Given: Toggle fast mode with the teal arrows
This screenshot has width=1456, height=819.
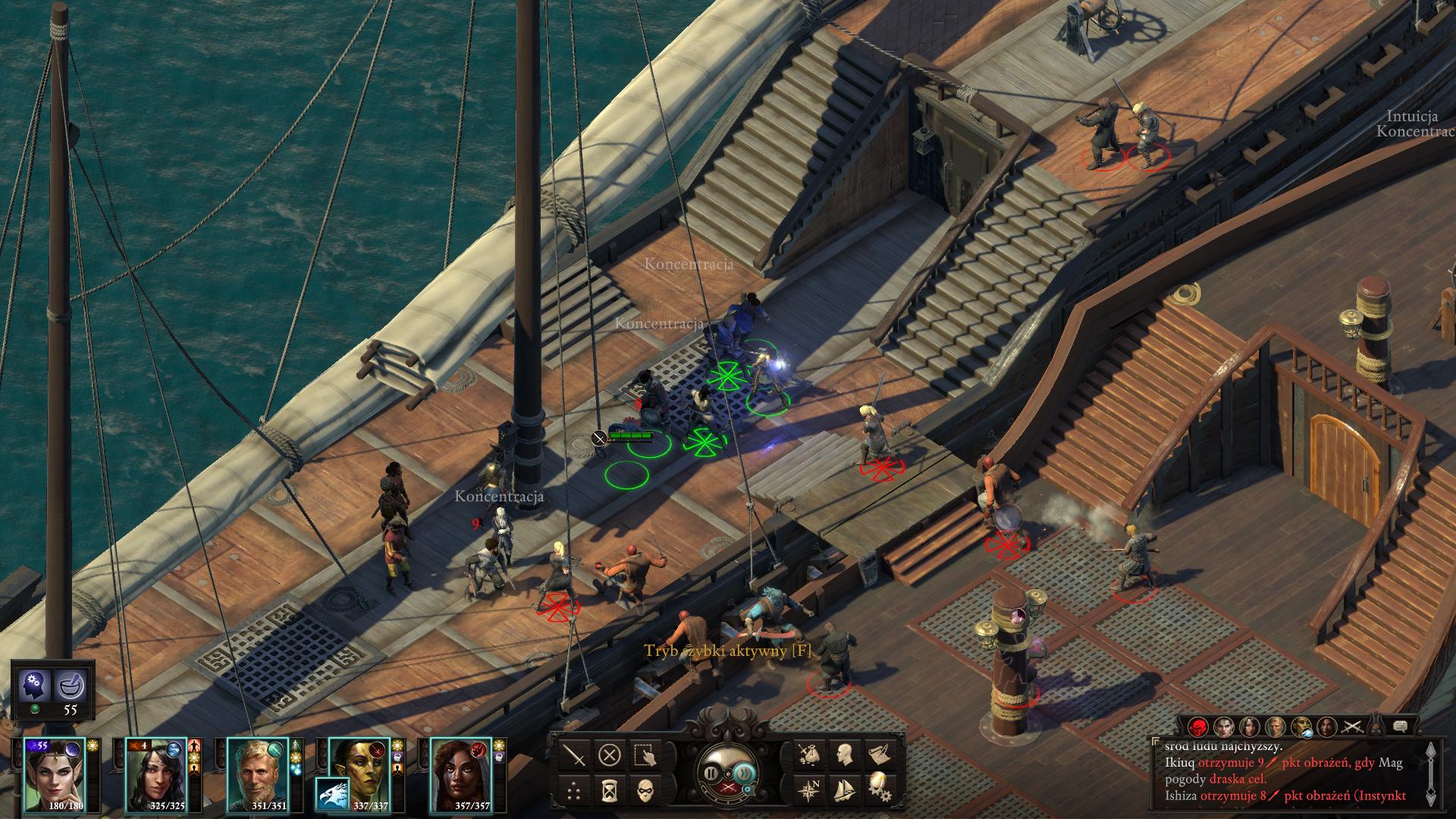Looking at the screenshot, I should [x=742, y=773].
